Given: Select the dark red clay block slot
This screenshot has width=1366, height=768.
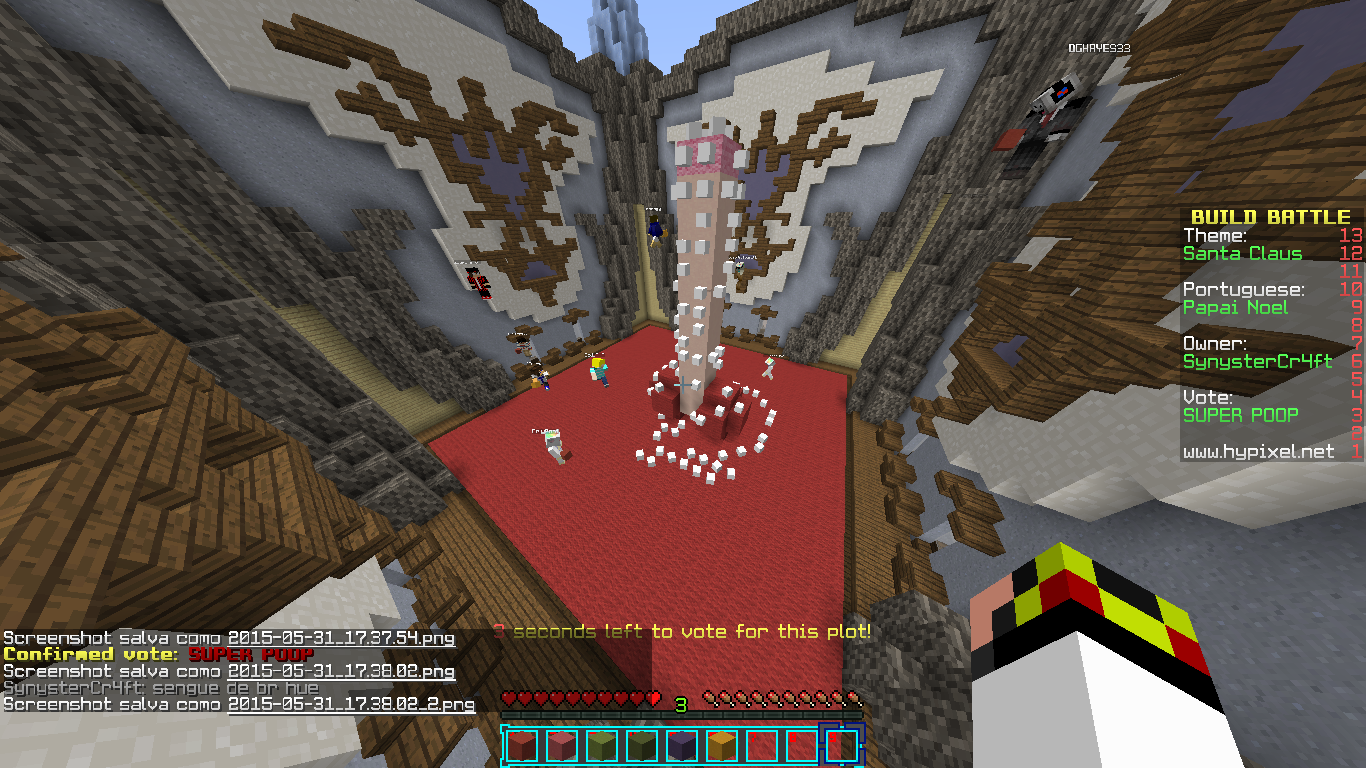Looking at the screenshot, I should click(x=521, y=745).
